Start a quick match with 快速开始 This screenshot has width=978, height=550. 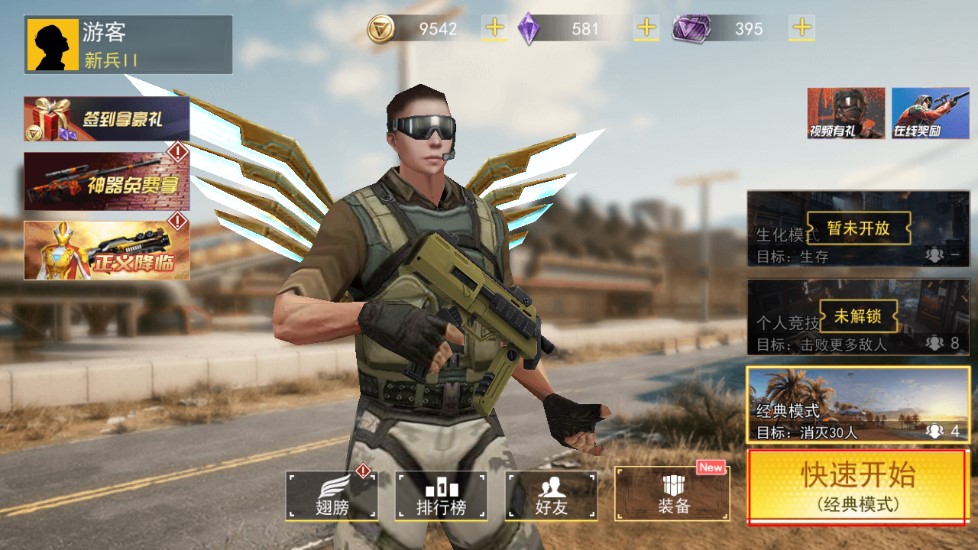coord(858,487)
